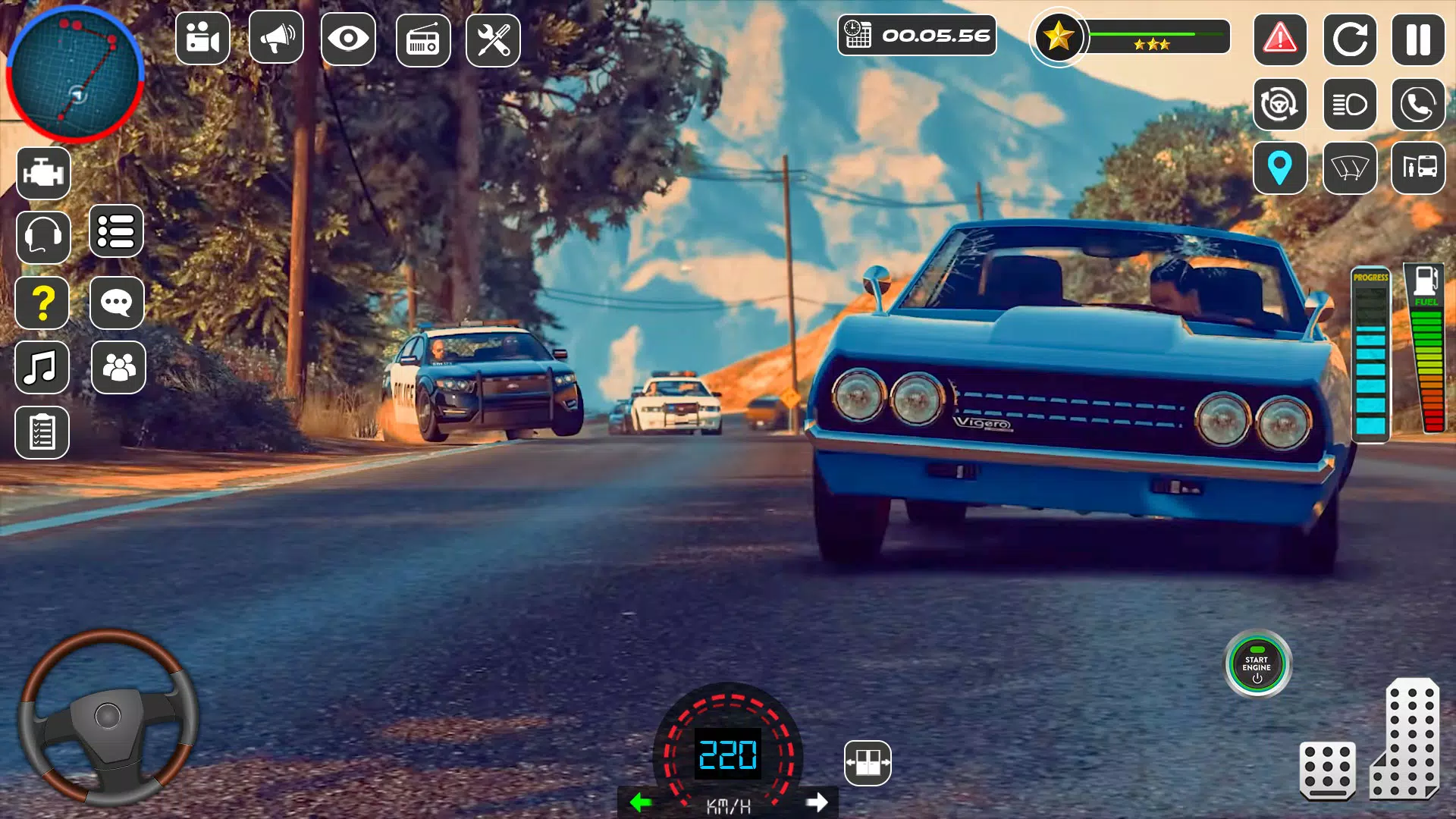
Task: Switch camera view with the eye icon
Action: pyautogui.click(x=347, y=37)
